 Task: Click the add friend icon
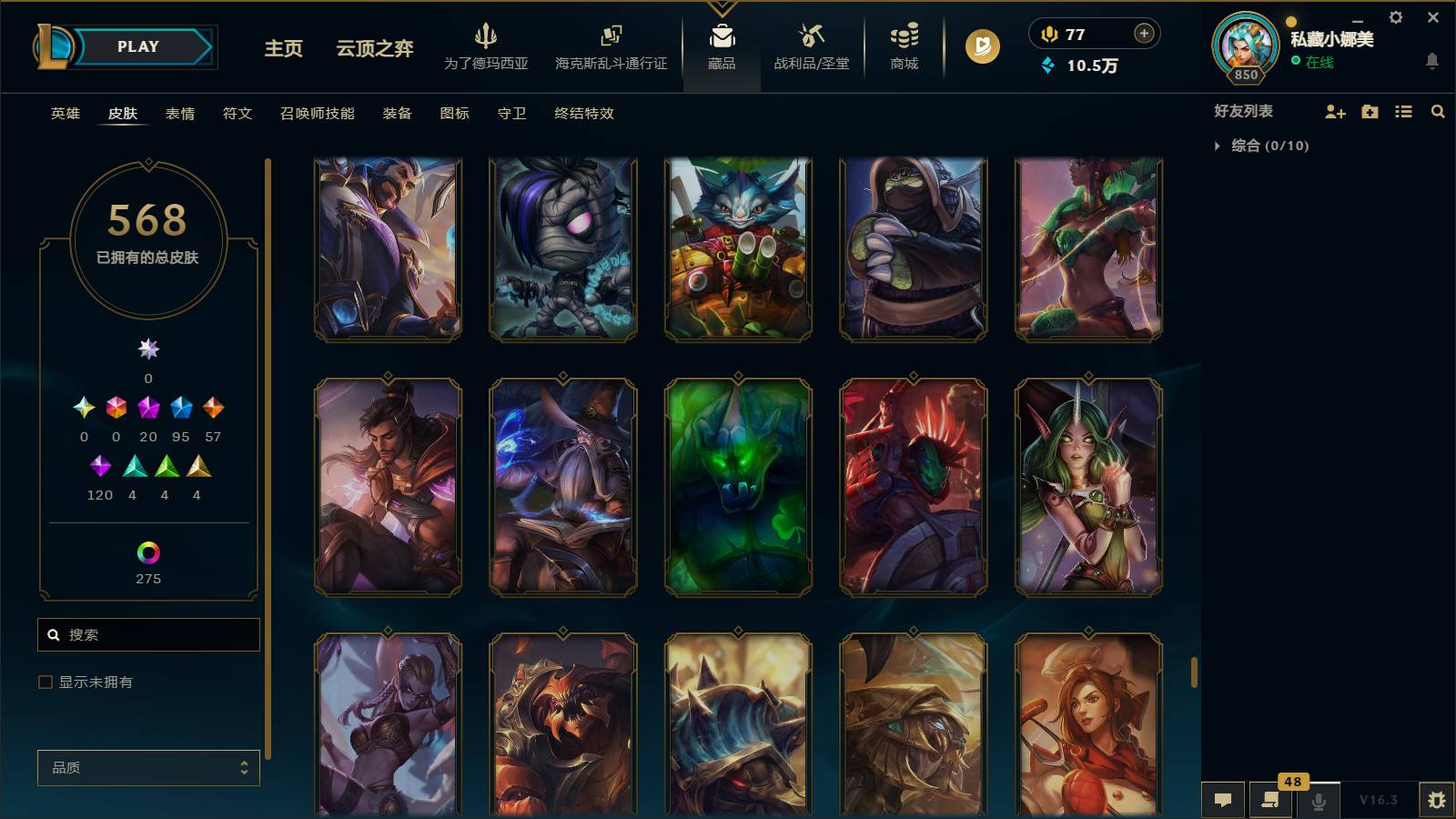click(1335, 112)
